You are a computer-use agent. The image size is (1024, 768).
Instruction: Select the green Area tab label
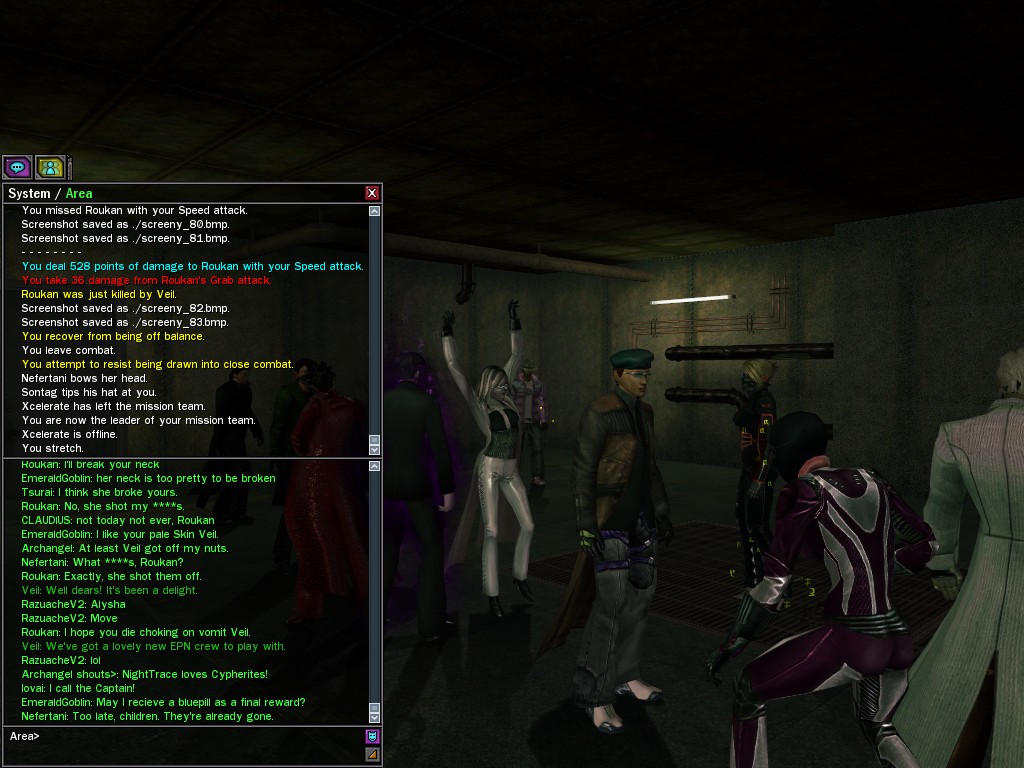click(x=79, y=194)
